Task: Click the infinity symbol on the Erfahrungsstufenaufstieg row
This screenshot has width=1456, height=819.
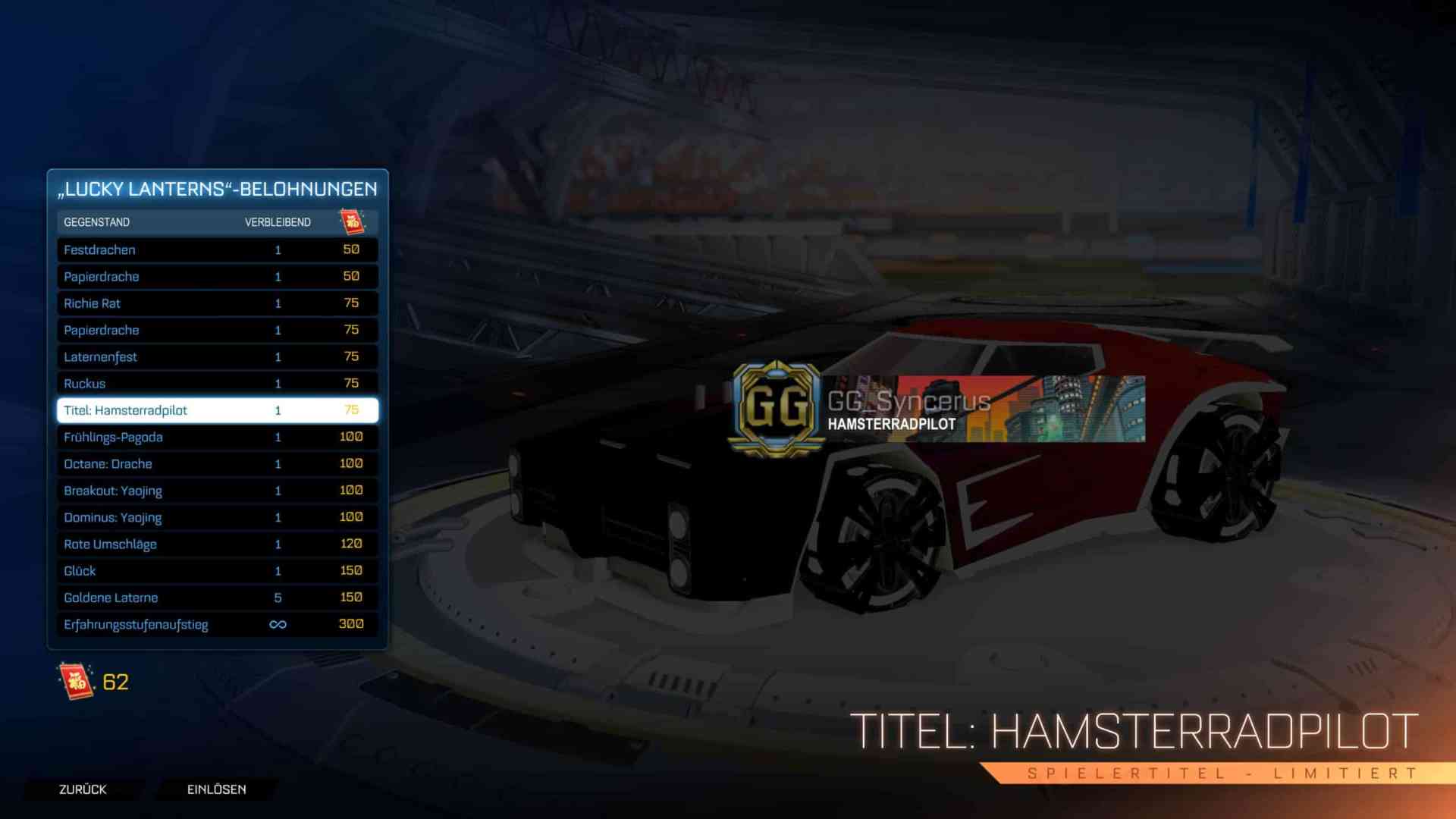Action: 278,624
